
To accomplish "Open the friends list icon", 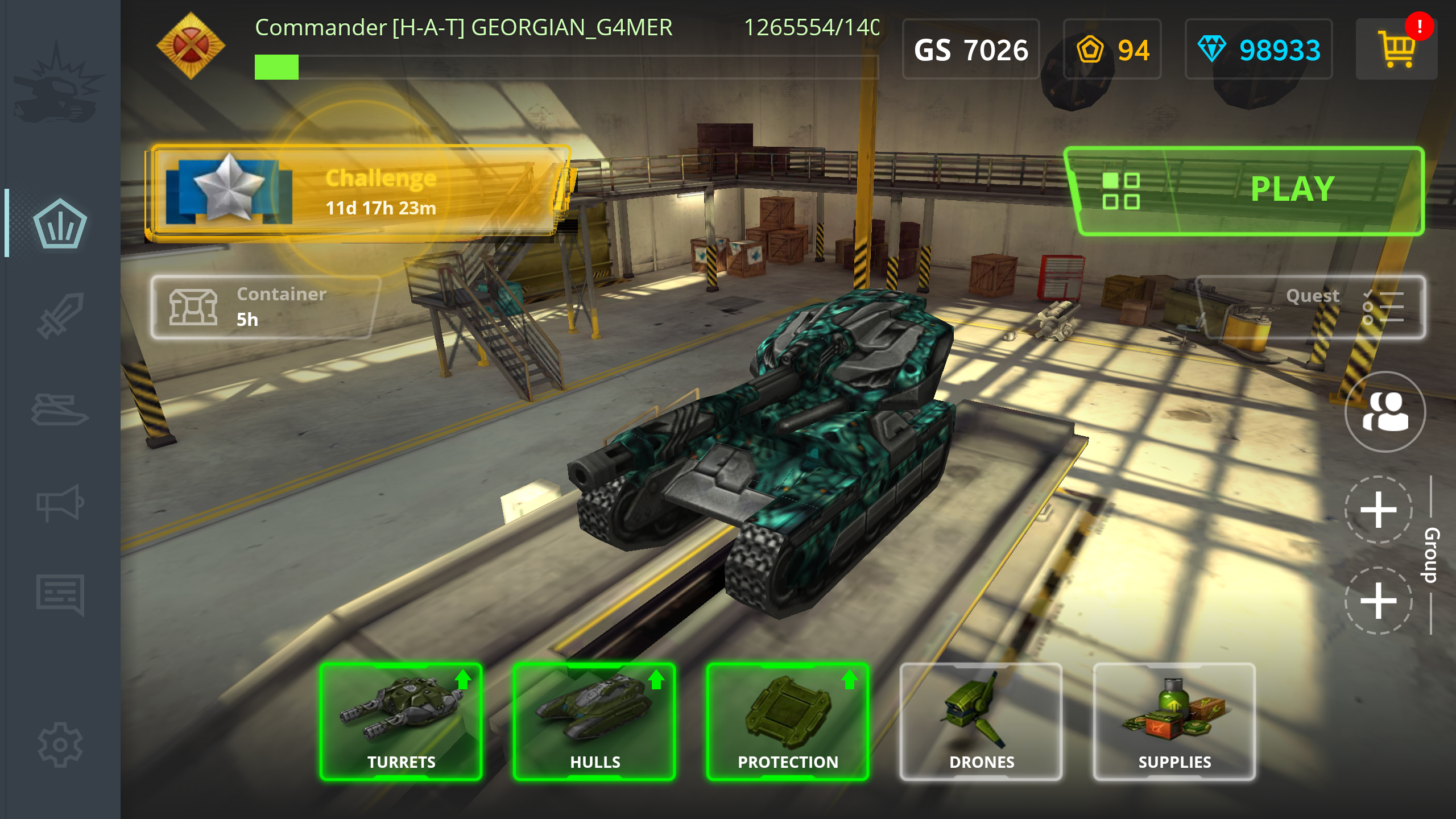I will [1384, 412].
